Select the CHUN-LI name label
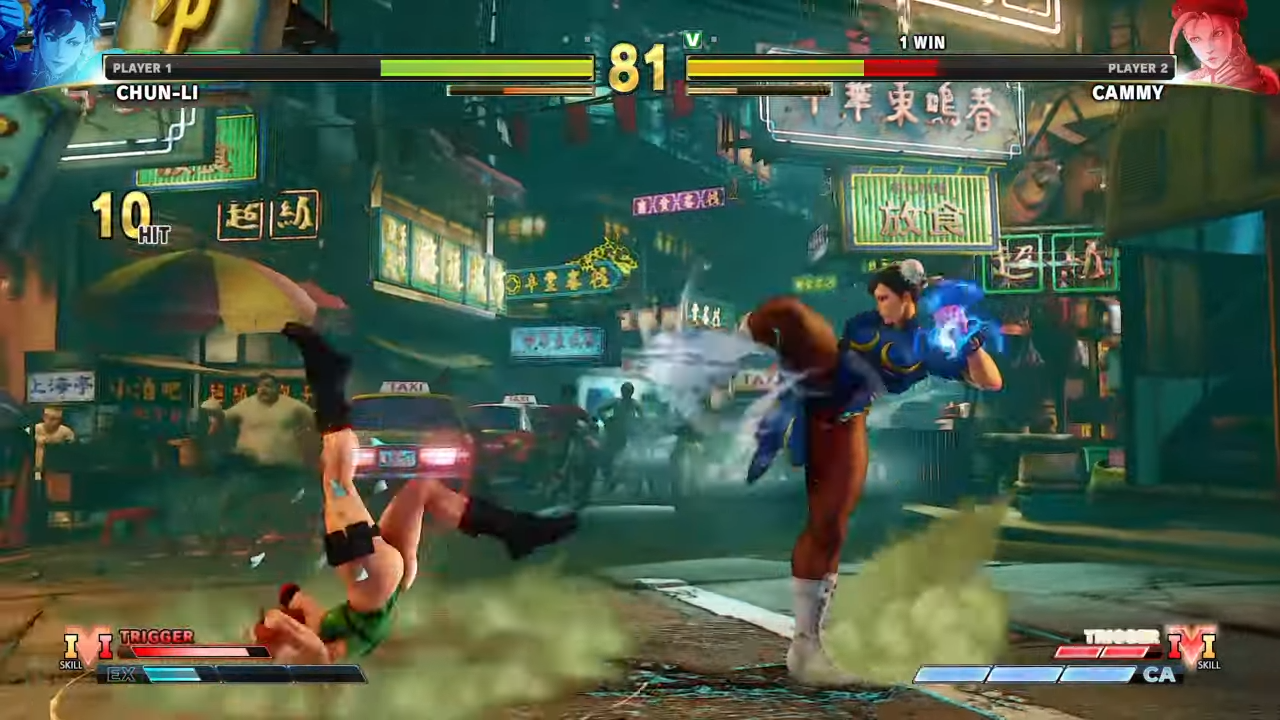The height and width of the screenshot is (720, 1280). click(156, 93)
